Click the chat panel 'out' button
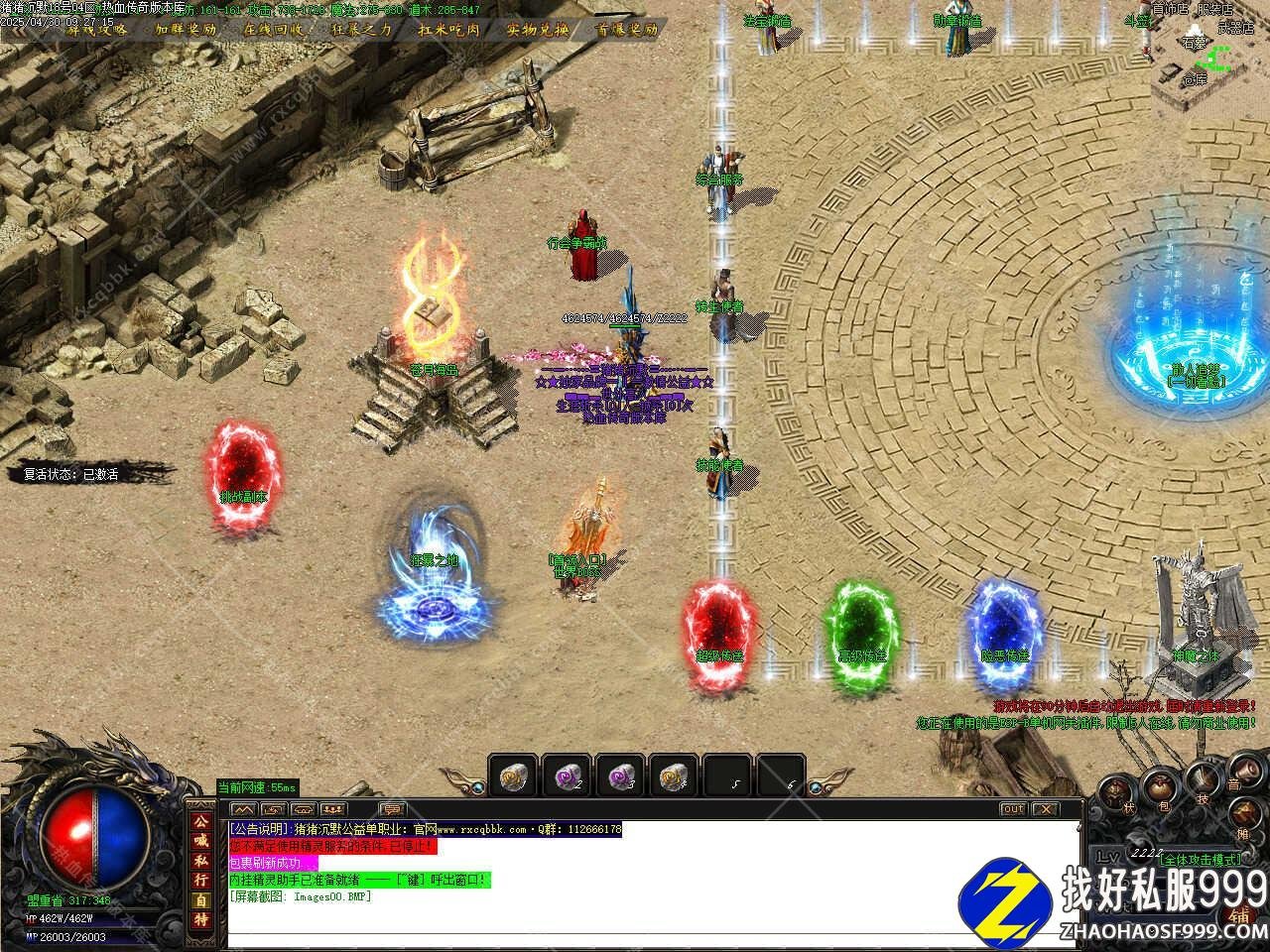Screen dimensions: 1270x952 pyautogui.click(x=1012, y=809)
